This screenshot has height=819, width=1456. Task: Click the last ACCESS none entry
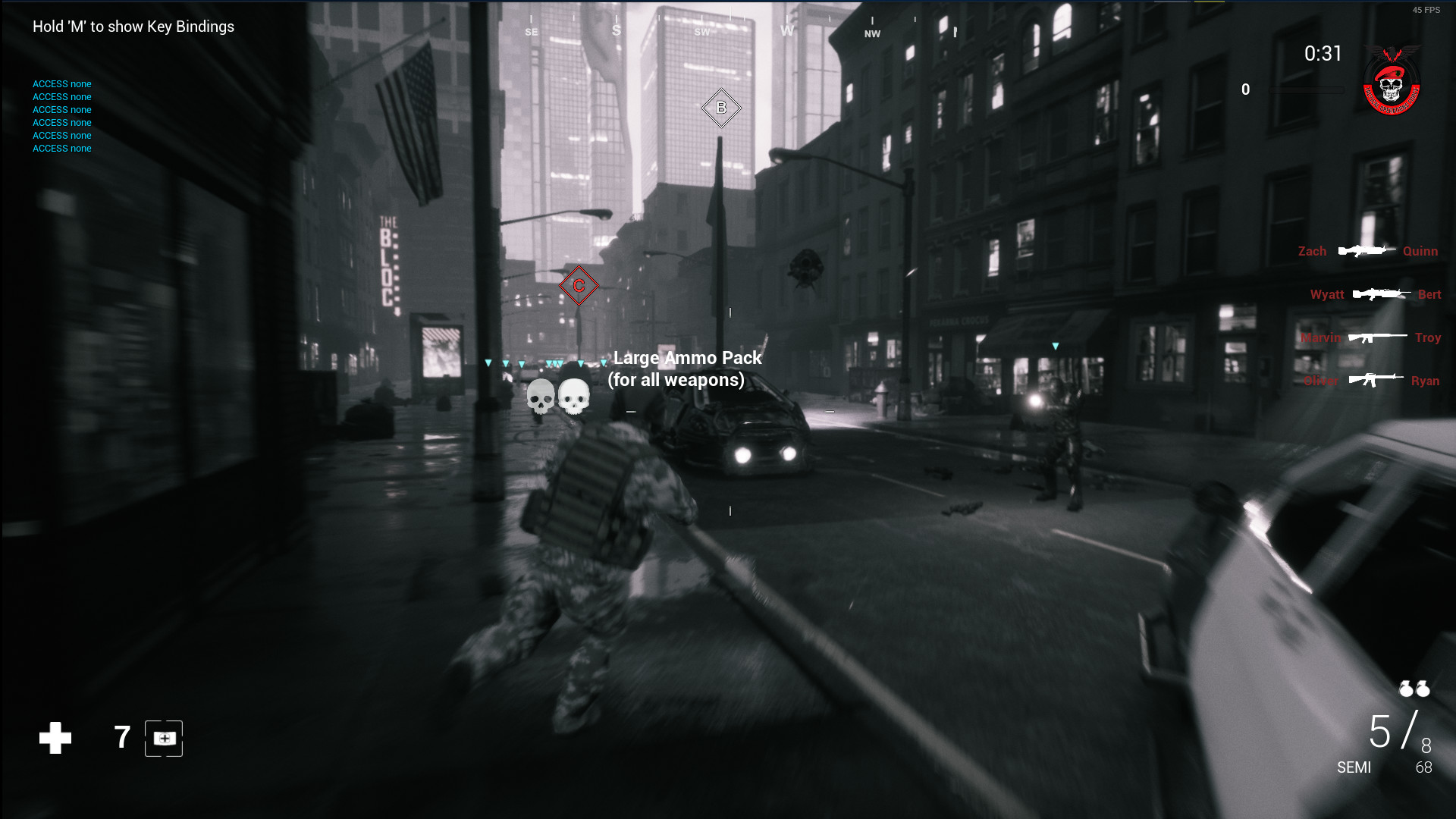pyautogui.click(x=61, y=148)
